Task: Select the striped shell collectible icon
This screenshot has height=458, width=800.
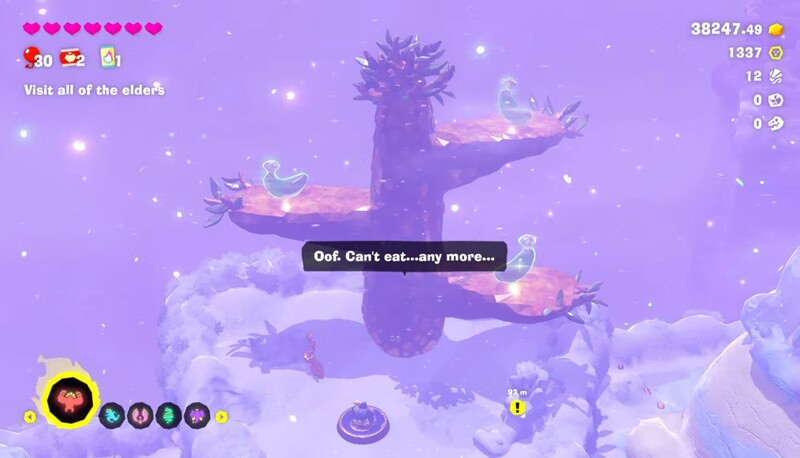Action: coord(775,76)
